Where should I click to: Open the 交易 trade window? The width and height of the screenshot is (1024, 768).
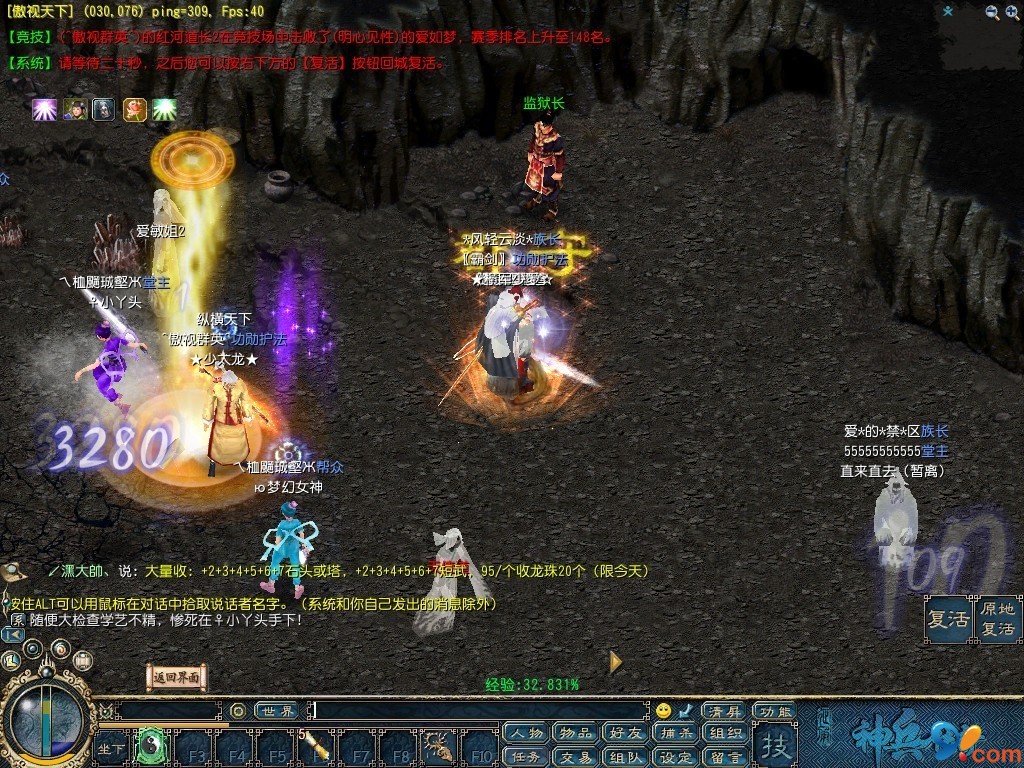pos(576,757)
